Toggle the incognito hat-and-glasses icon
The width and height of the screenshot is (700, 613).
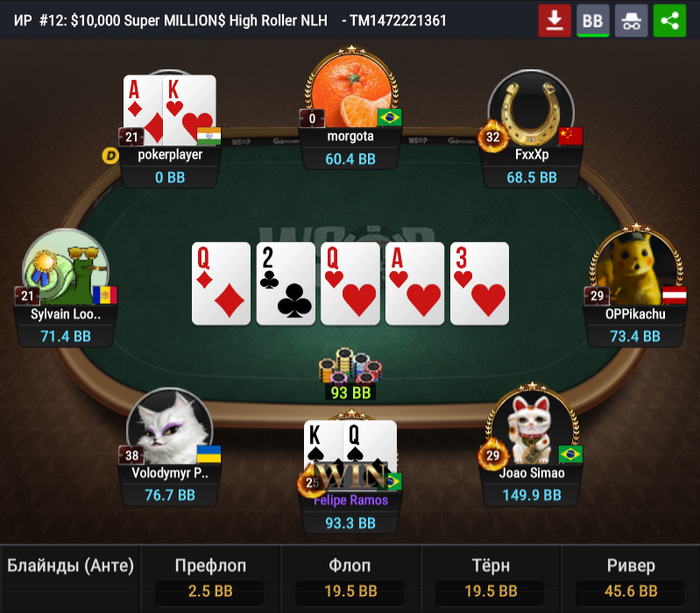[x=631, y=20]
